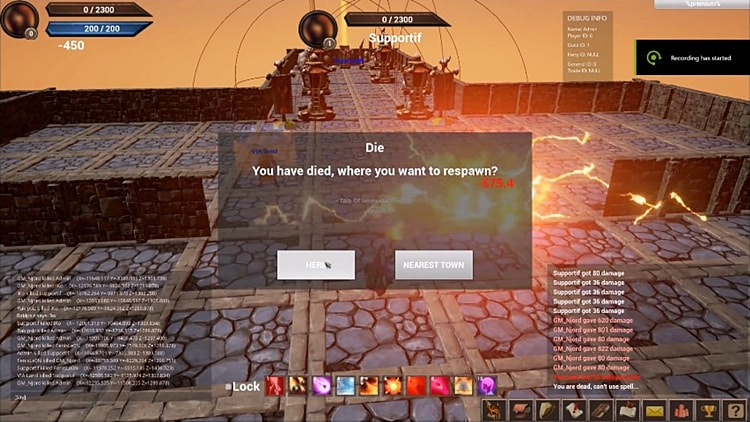Click the Supportif target portrait
This screenshot has width=750, height=422.
(319, 27)
